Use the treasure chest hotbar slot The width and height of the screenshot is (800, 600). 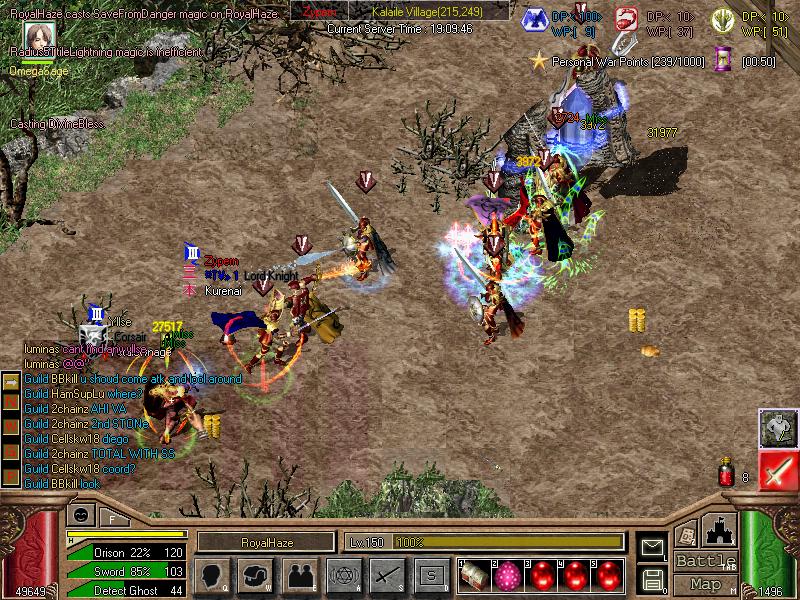pos(474,575)
